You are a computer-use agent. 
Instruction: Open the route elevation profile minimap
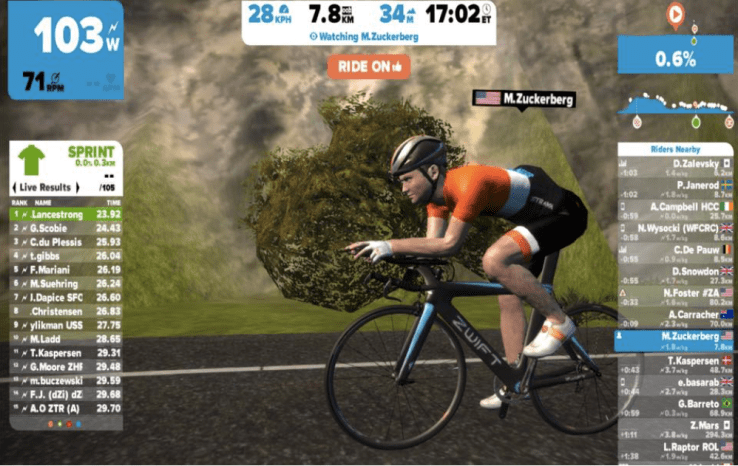point(676,105)
